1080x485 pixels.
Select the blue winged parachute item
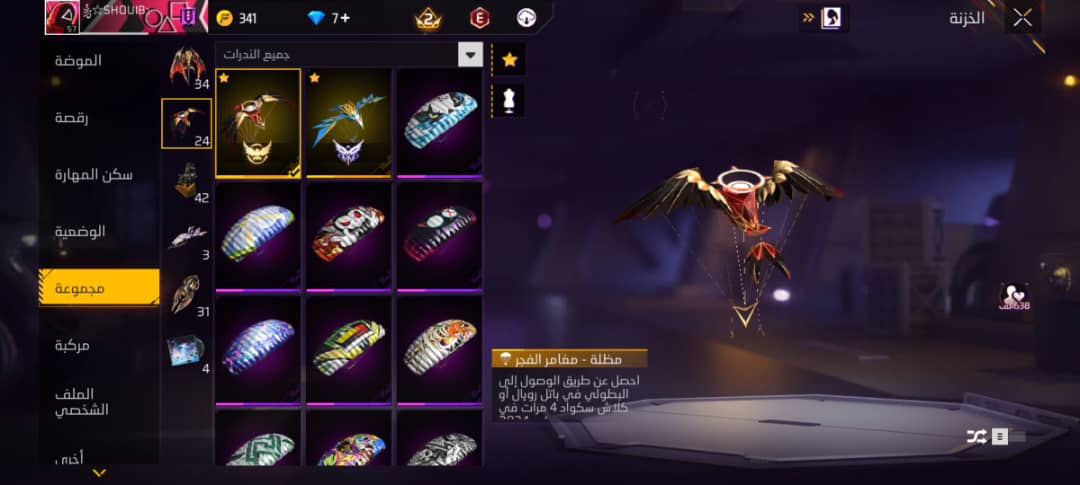348,122
